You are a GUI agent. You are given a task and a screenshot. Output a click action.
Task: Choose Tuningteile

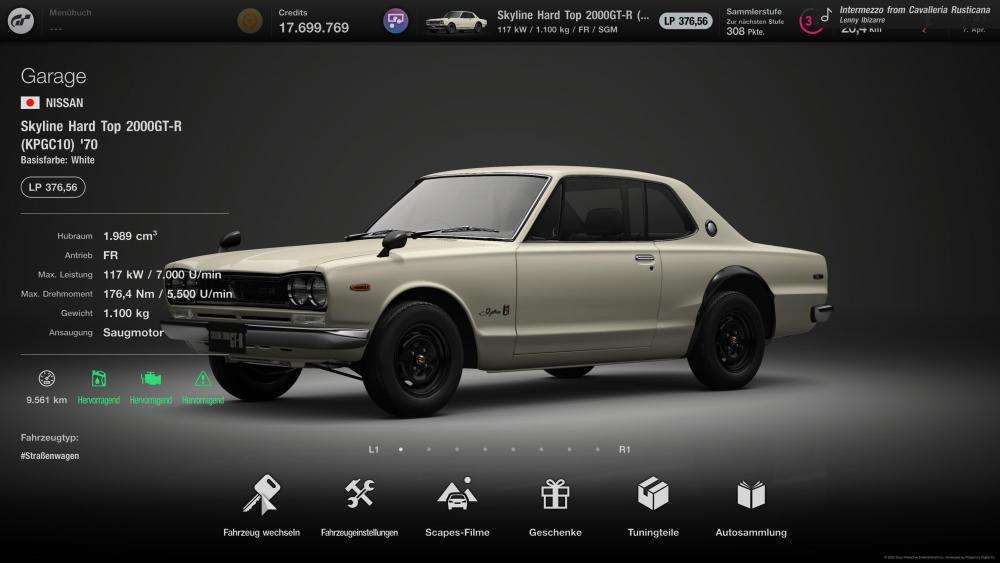coord(653,505)
